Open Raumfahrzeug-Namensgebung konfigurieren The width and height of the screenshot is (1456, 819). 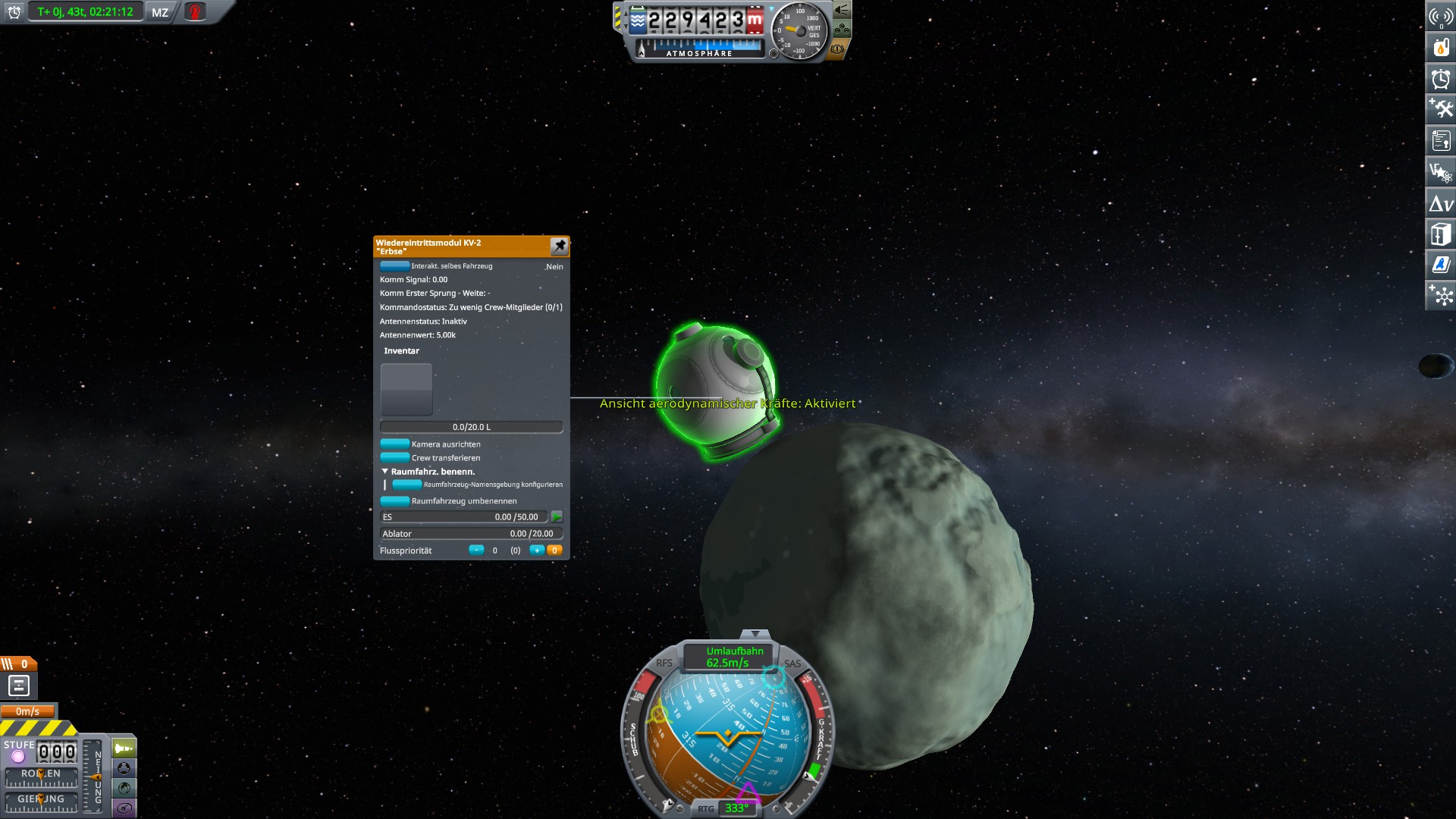[407, 485]
